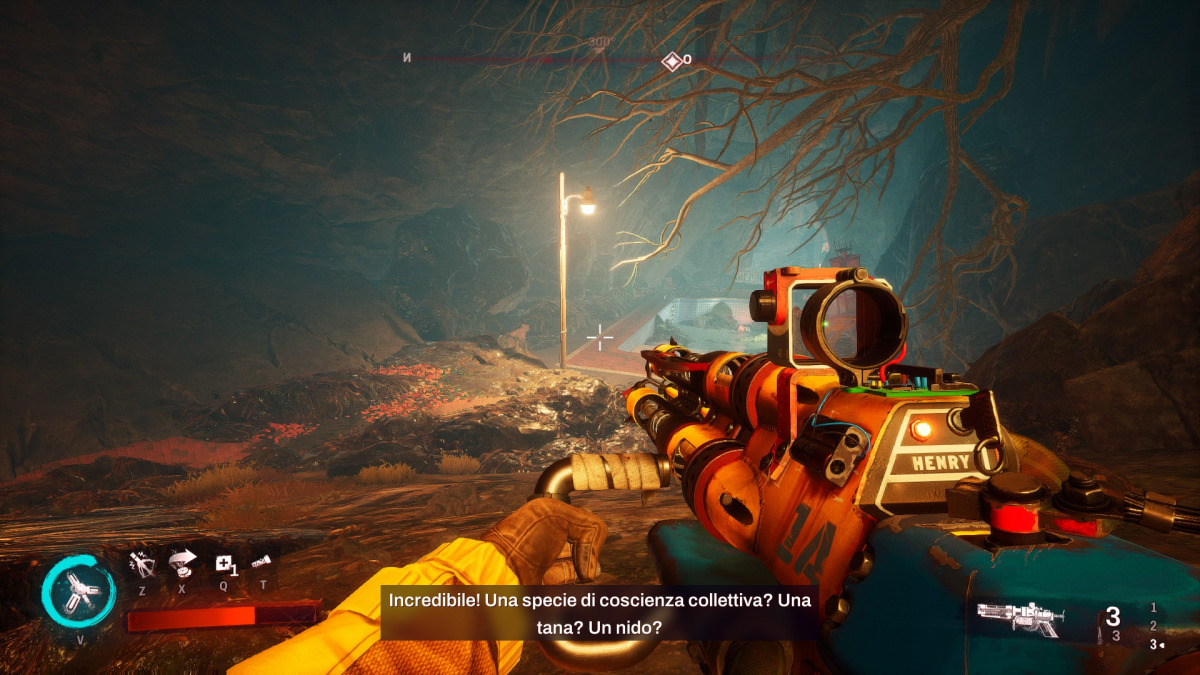
Task: Switch to weapon slot 2
Action: pos(1154,626)
